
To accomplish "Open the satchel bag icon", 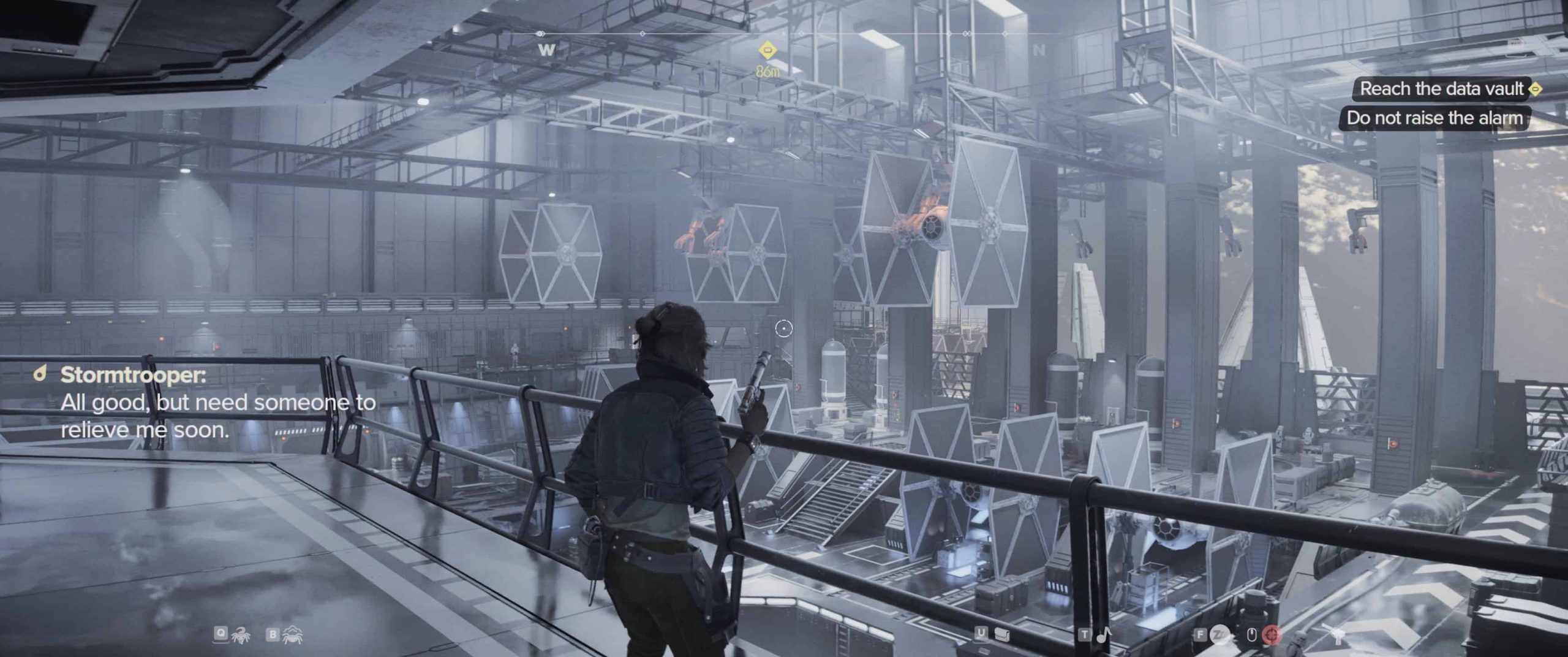I will [1001, 635].
